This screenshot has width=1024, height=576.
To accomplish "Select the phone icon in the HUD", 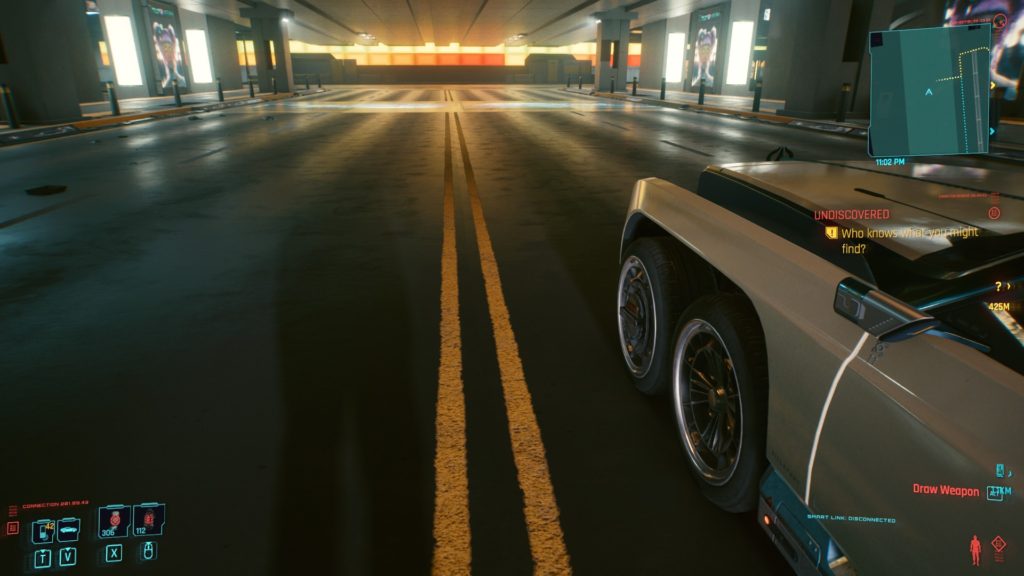I will click(43, 529).
